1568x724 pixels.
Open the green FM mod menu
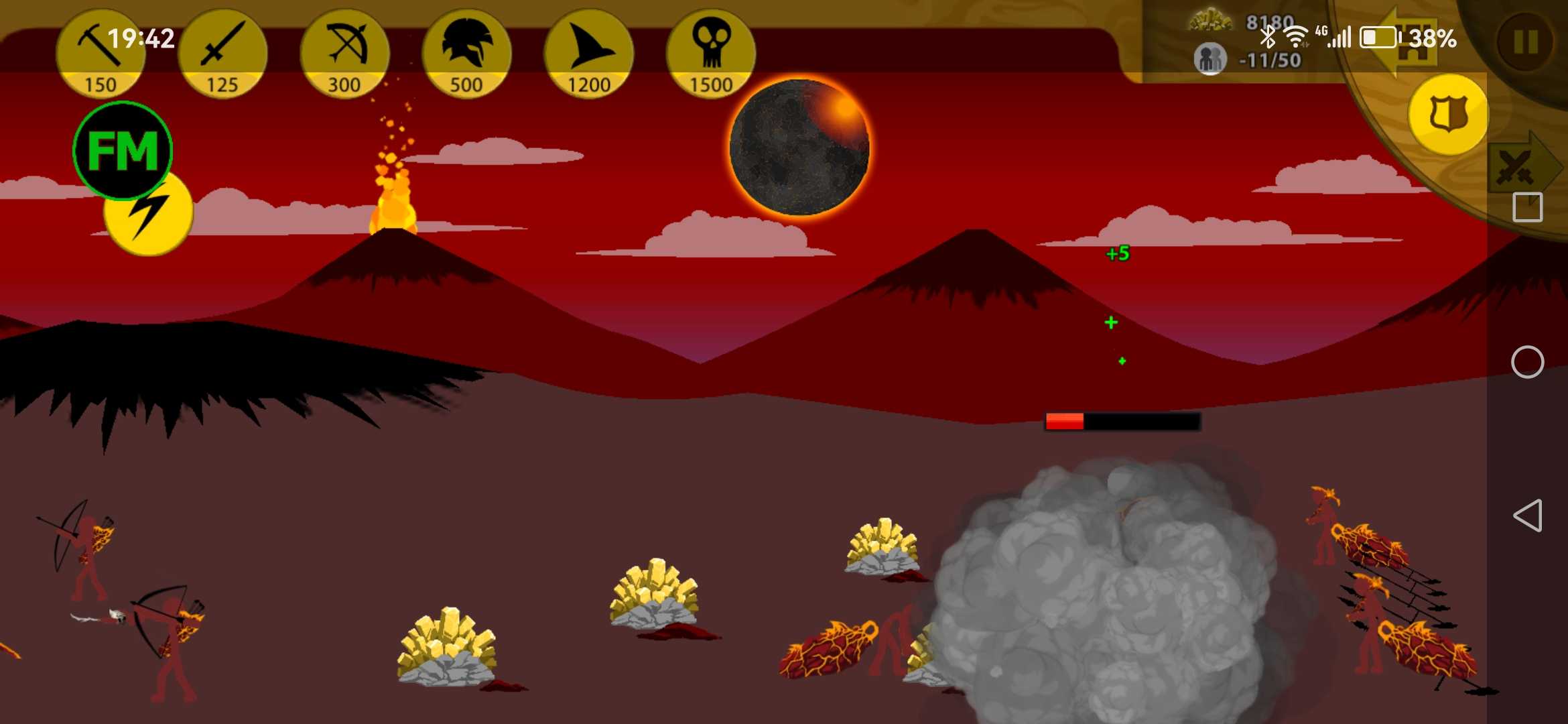[x=123, y=150]
